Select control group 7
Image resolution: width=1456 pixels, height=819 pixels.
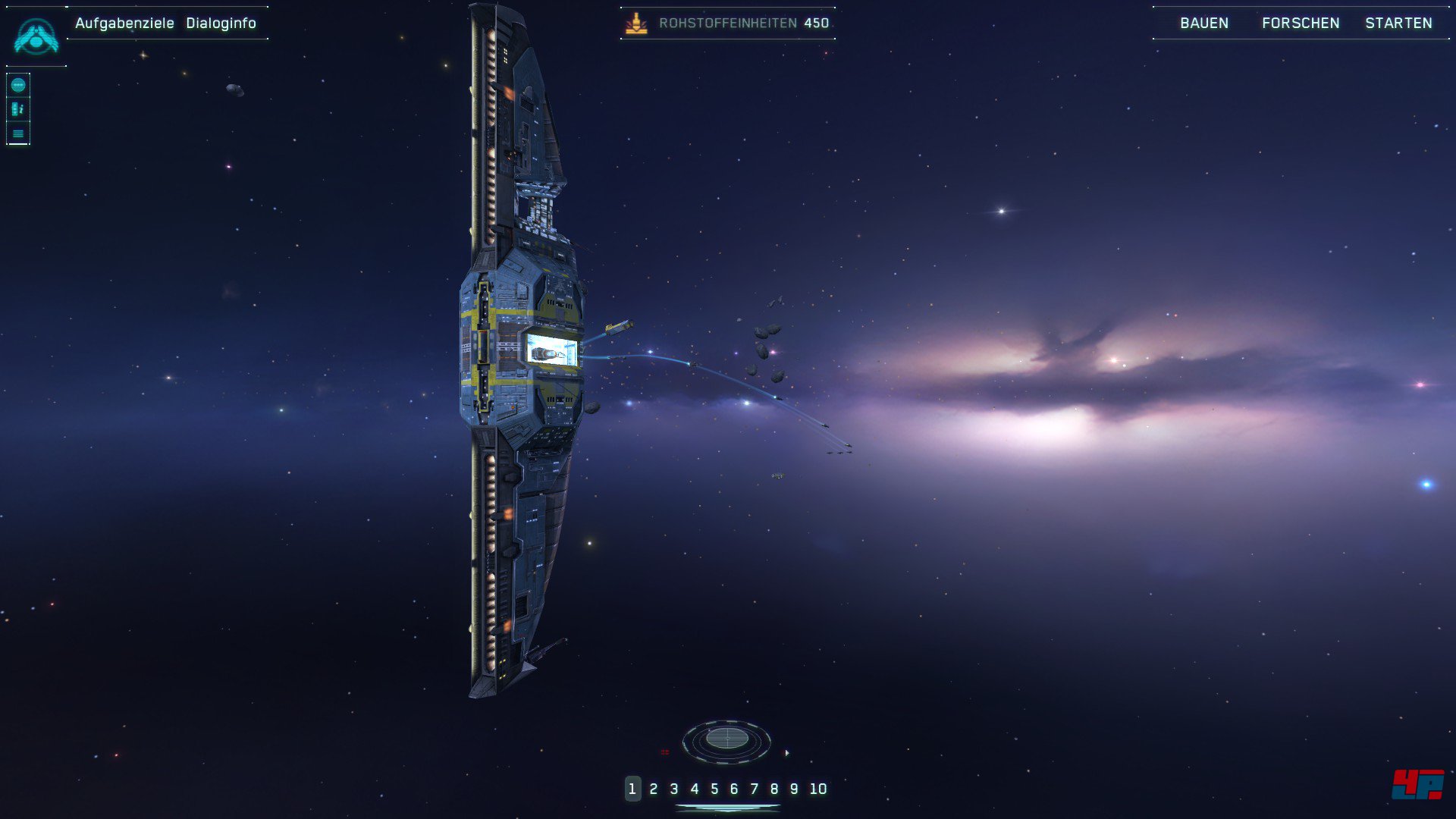[x=754, y=789]
